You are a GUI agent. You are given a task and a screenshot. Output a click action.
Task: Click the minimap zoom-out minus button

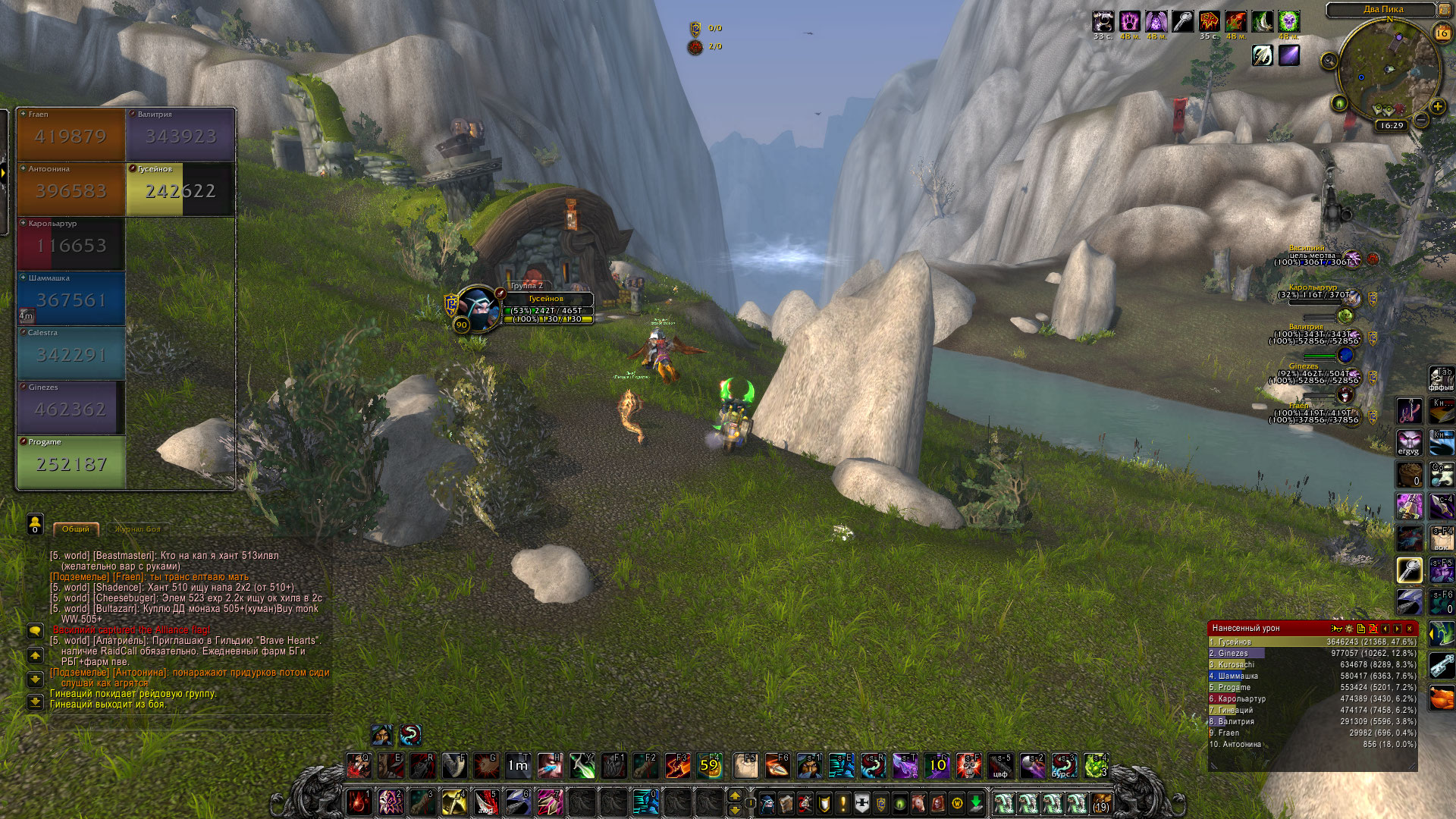point(1422,120)
